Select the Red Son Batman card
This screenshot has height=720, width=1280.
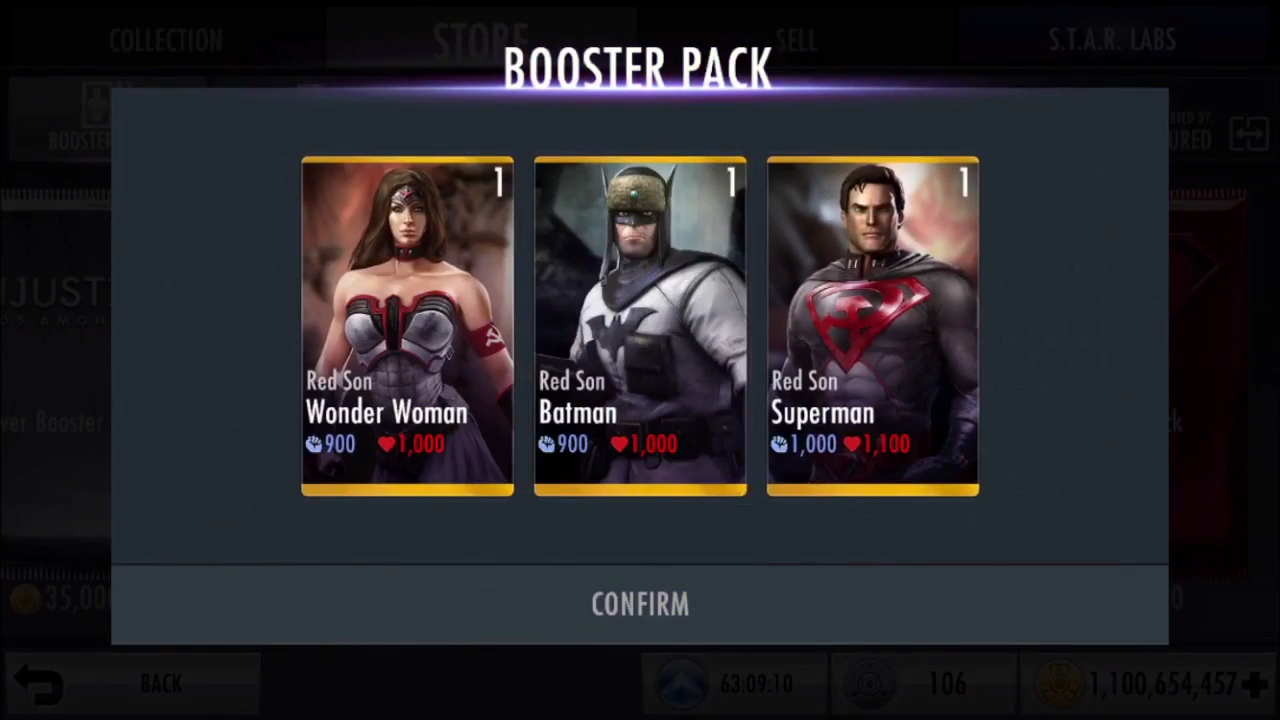coord(640,325)
